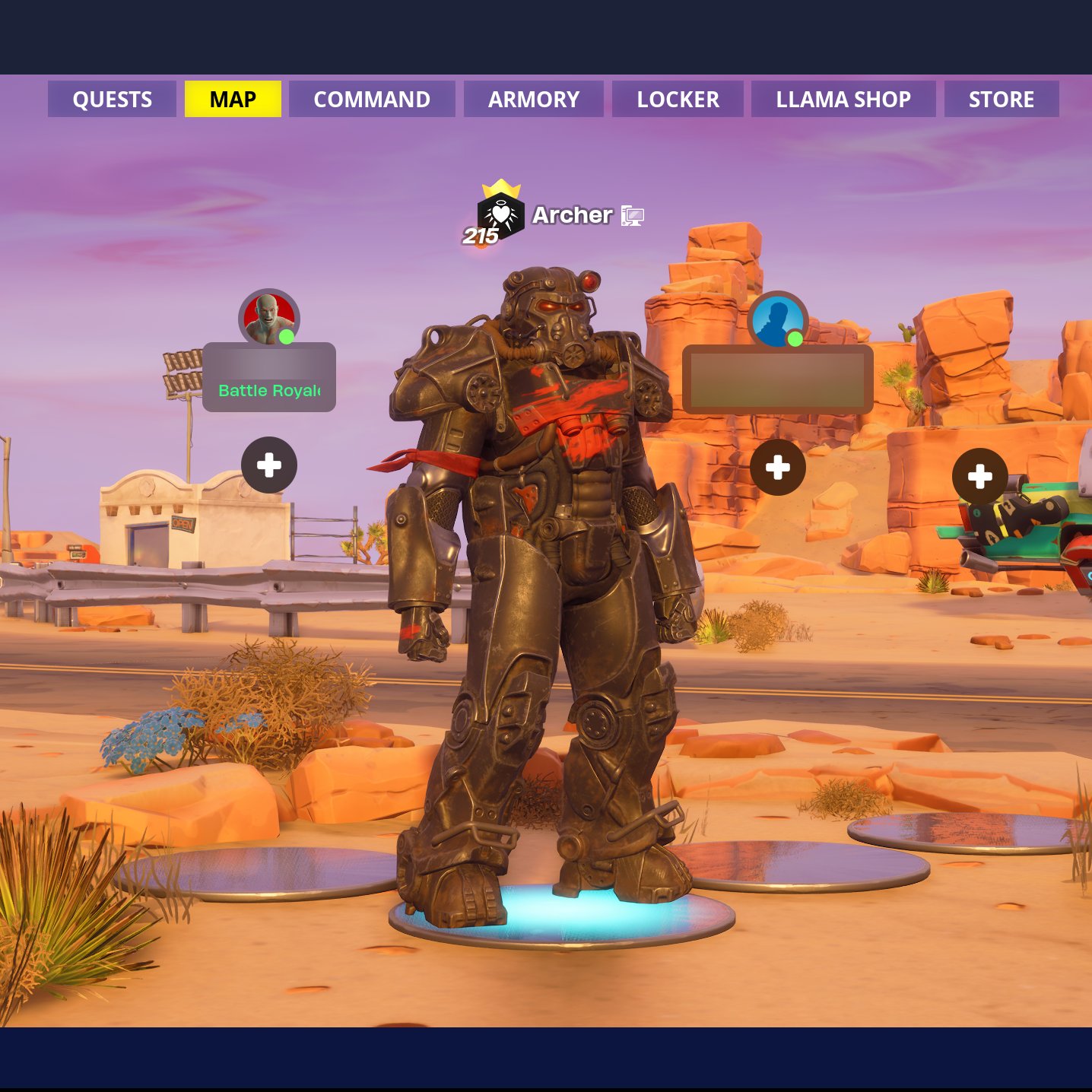The width and height of the screenshot is (1092, 1092).
Task: Switch to the ARMORY tab
Action: 533,99
